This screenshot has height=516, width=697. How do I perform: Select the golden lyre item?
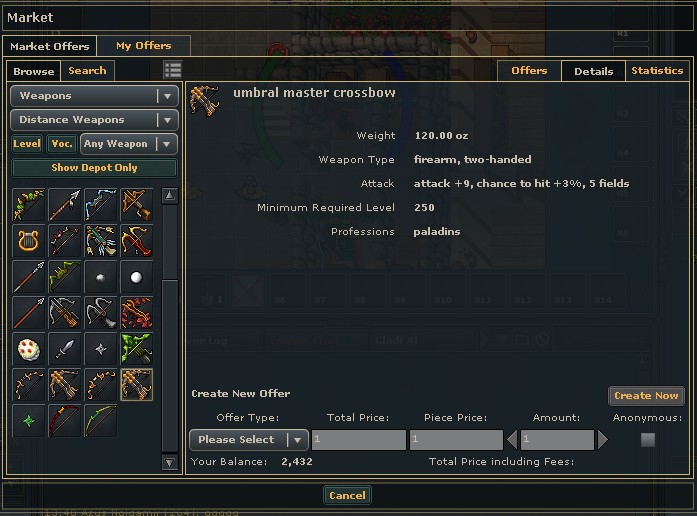[28, 240]
